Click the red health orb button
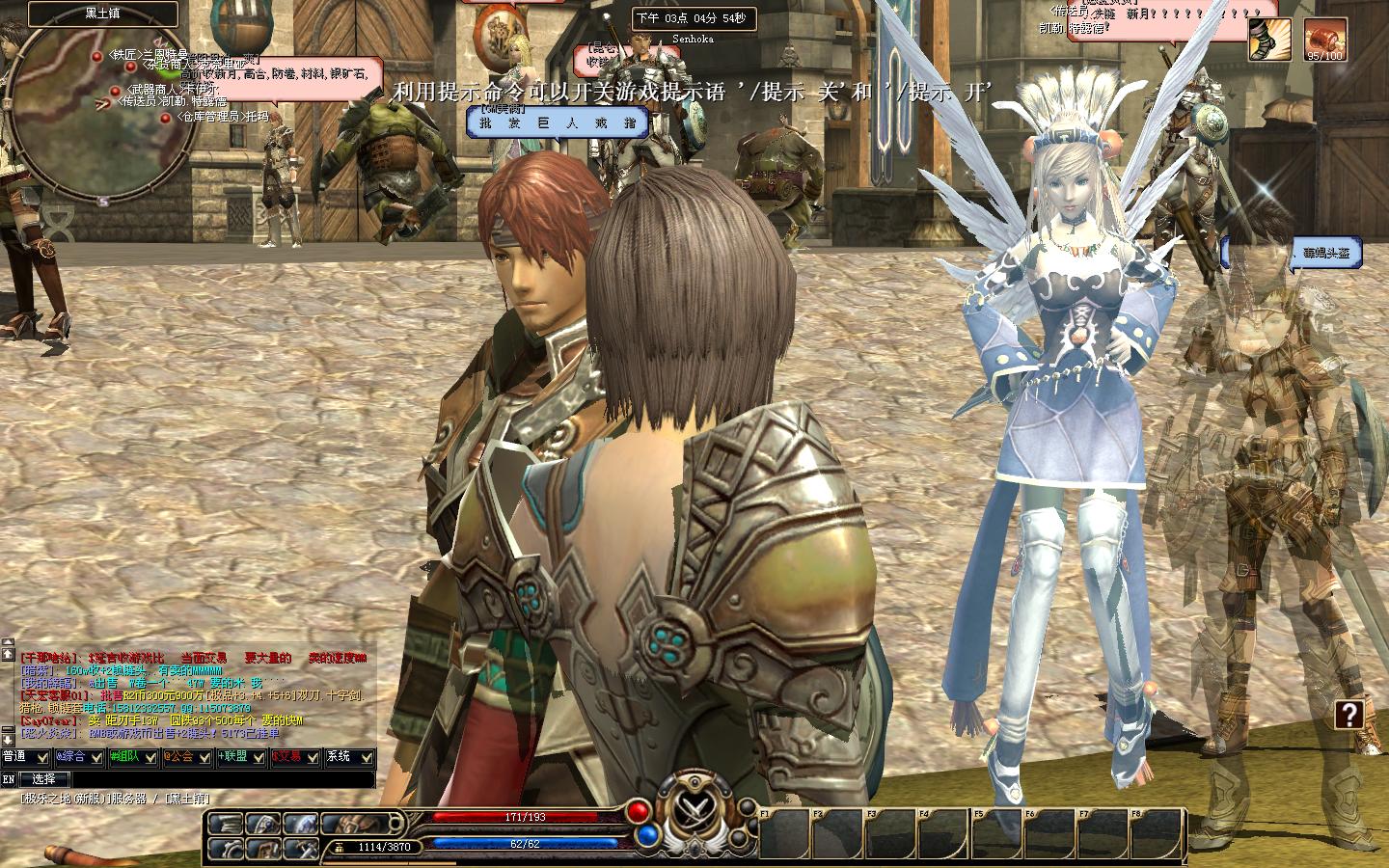Screen dimensions: 1389x868 click(x=638, y=812)
